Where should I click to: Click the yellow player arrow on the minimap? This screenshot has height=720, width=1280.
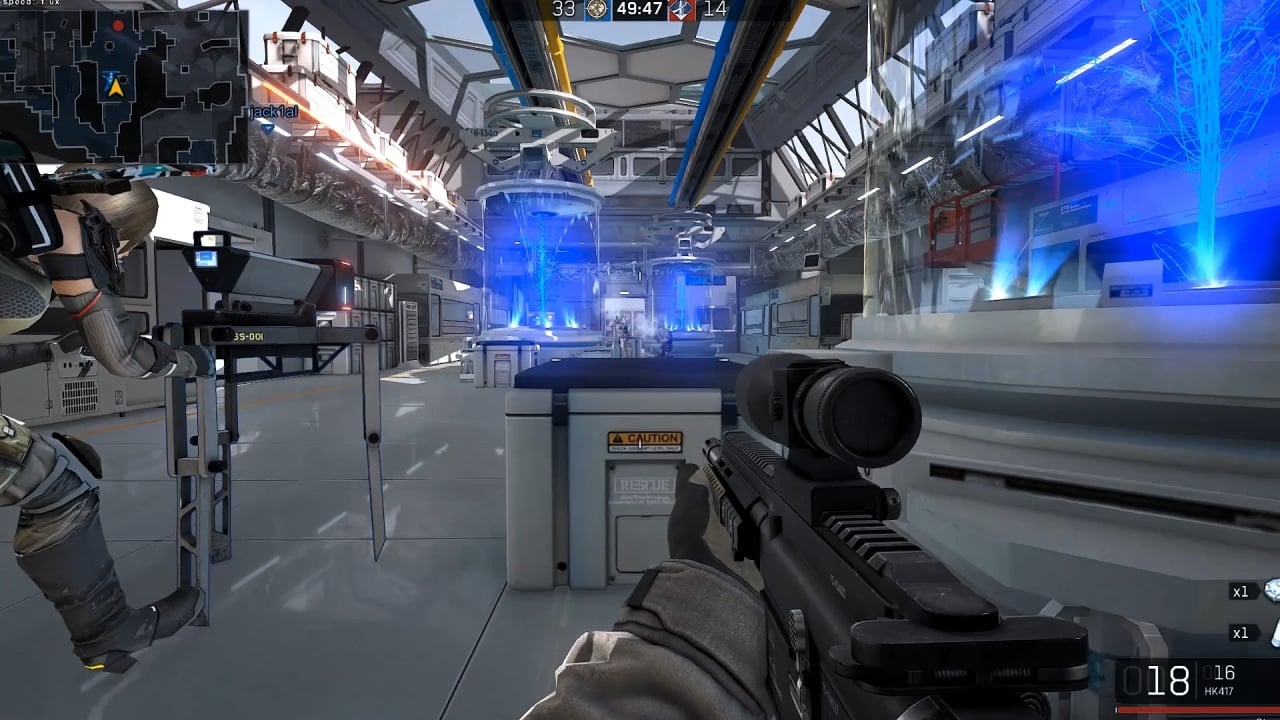tap(115, 87)
